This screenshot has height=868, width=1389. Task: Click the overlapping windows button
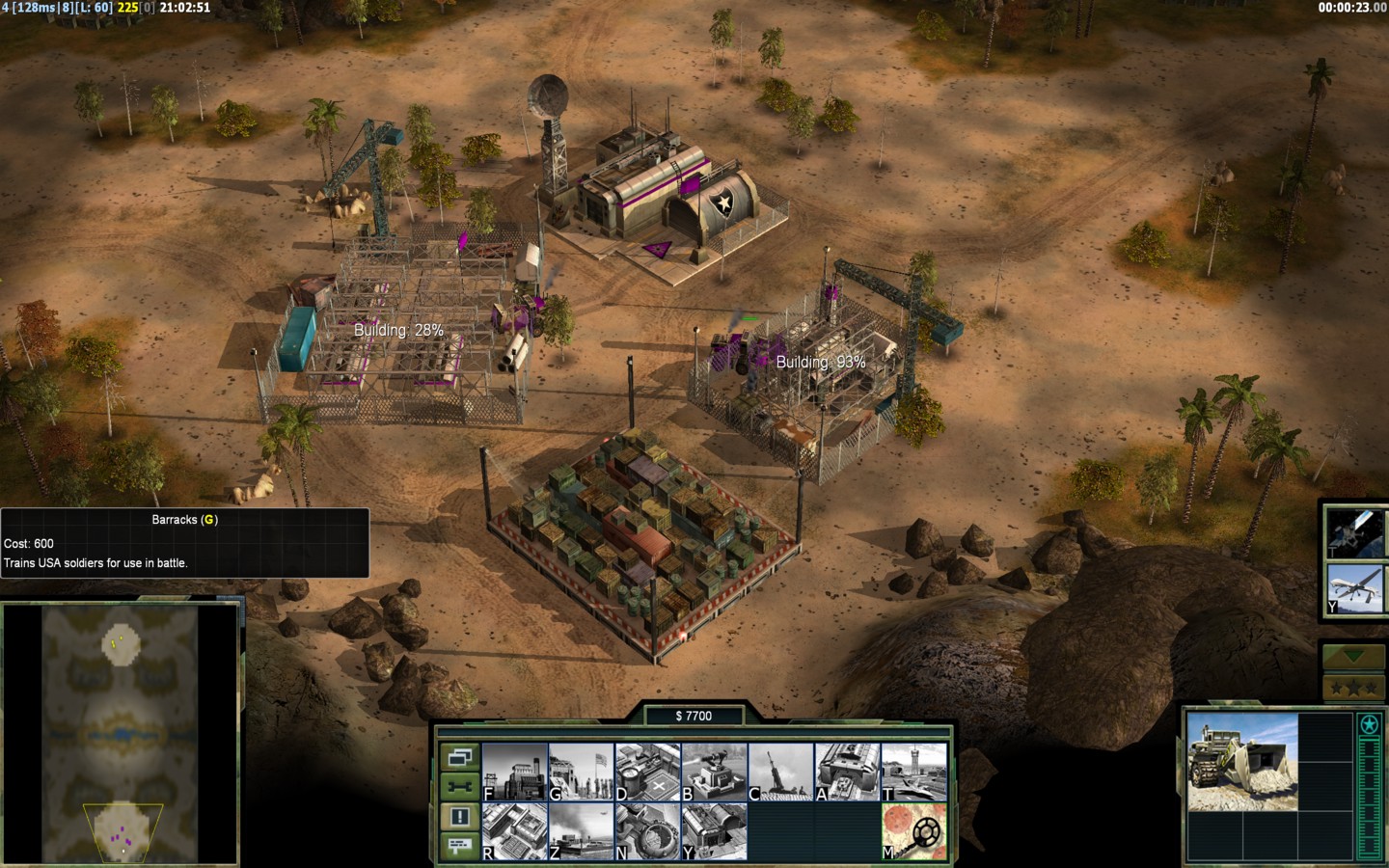[459, 757]
